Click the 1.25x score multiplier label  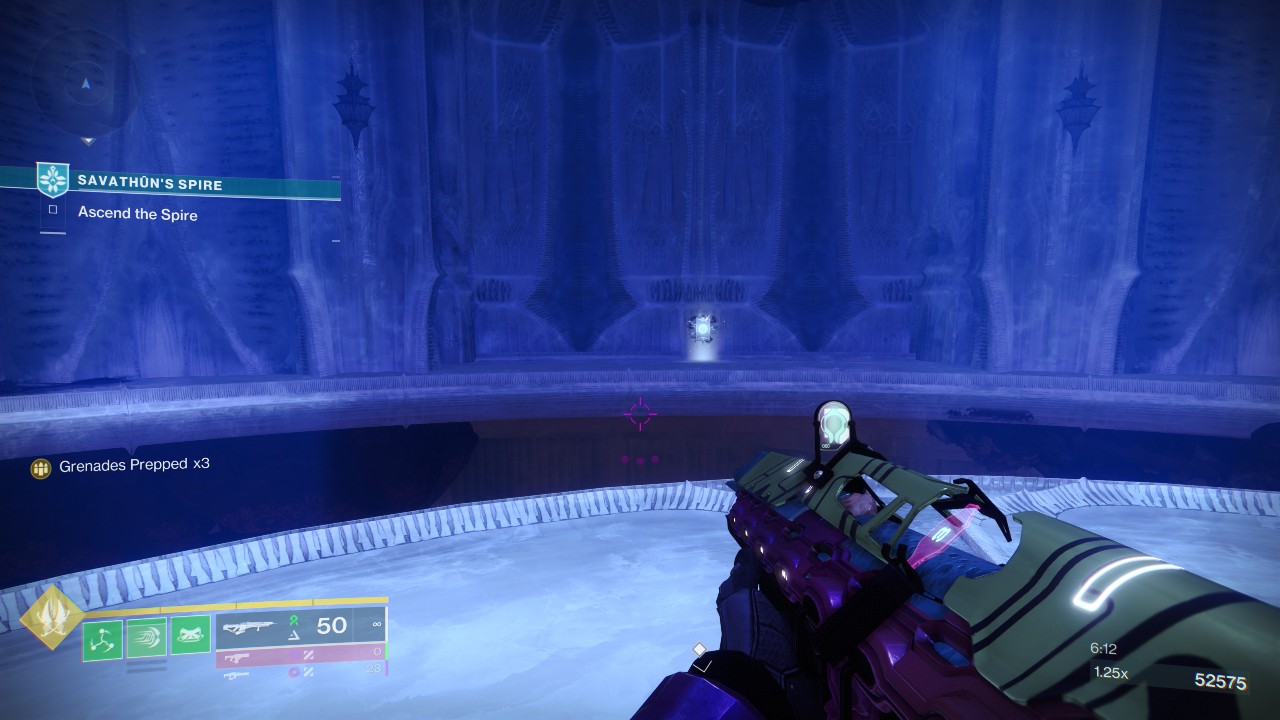pyautogui.click(x=1111, y=673)
